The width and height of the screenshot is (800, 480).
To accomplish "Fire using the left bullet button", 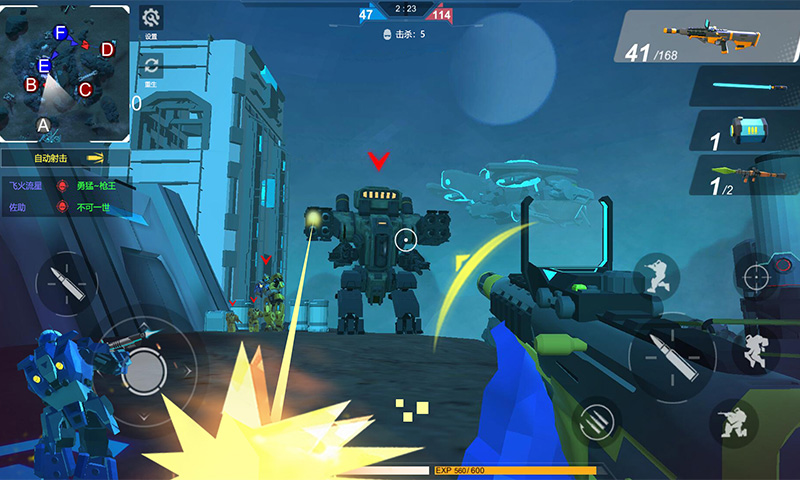I will (66, 283).
